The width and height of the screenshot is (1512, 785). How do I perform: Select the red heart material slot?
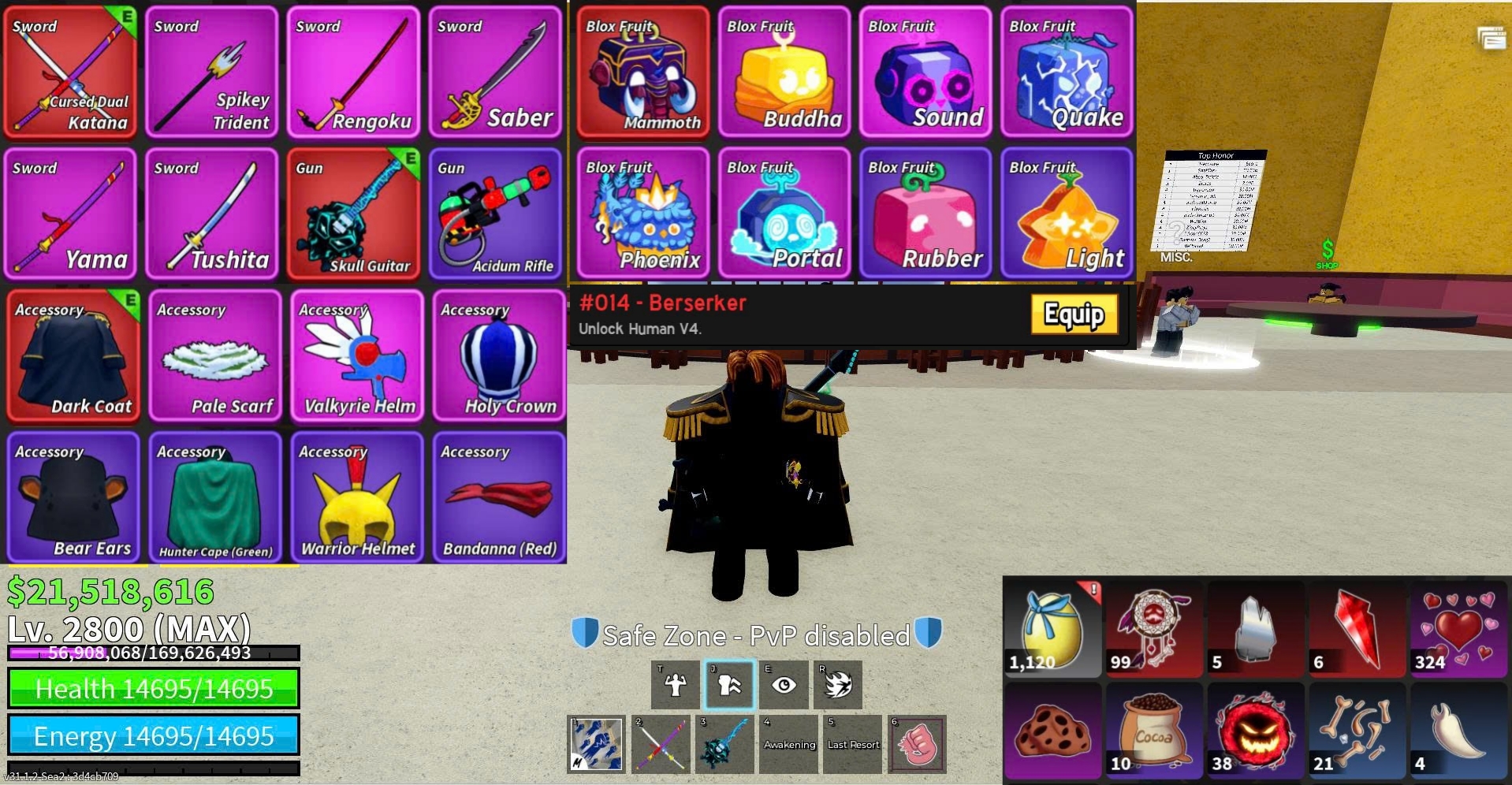[1458, 630]
